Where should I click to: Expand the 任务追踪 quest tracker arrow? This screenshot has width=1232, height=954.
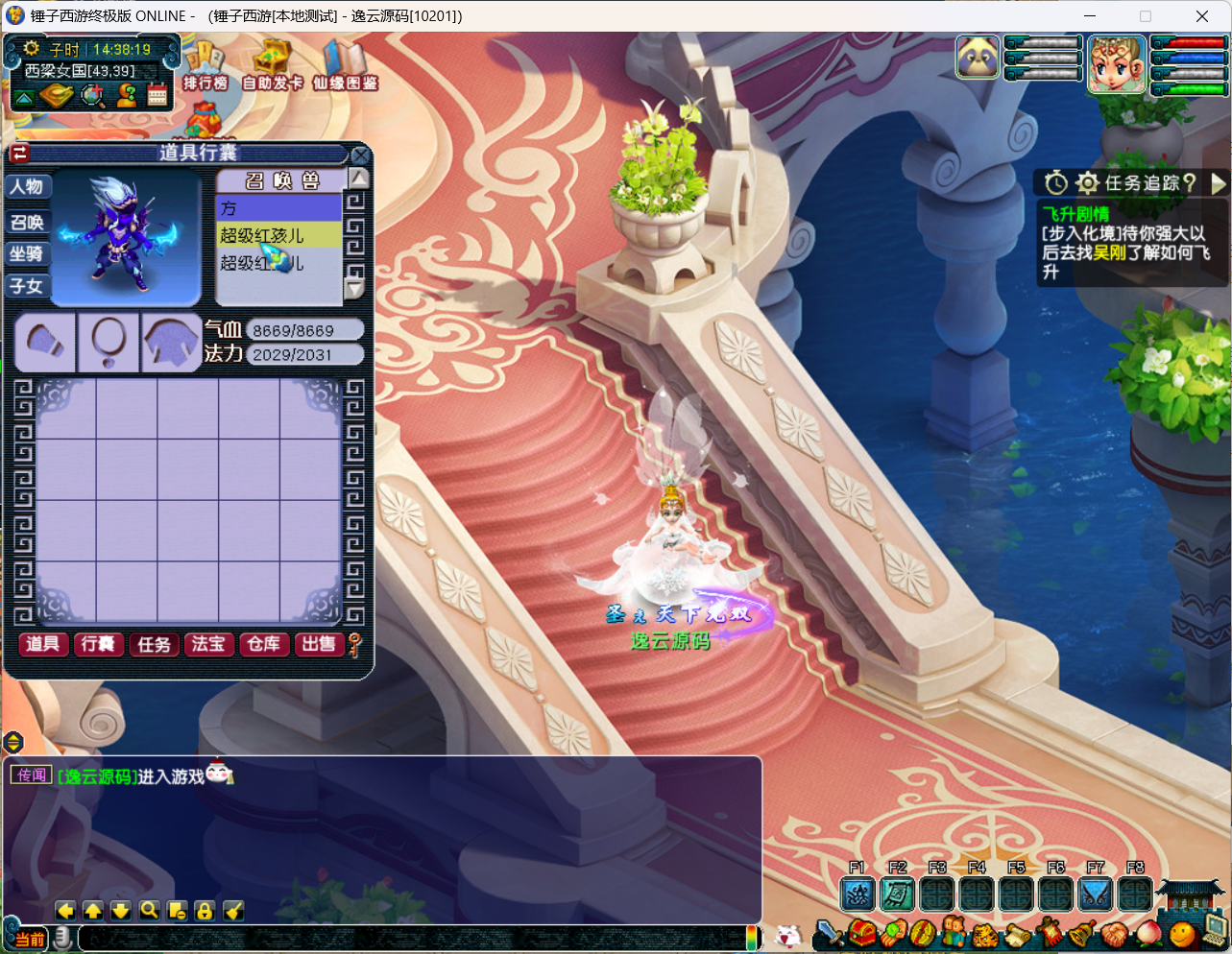1219,182
